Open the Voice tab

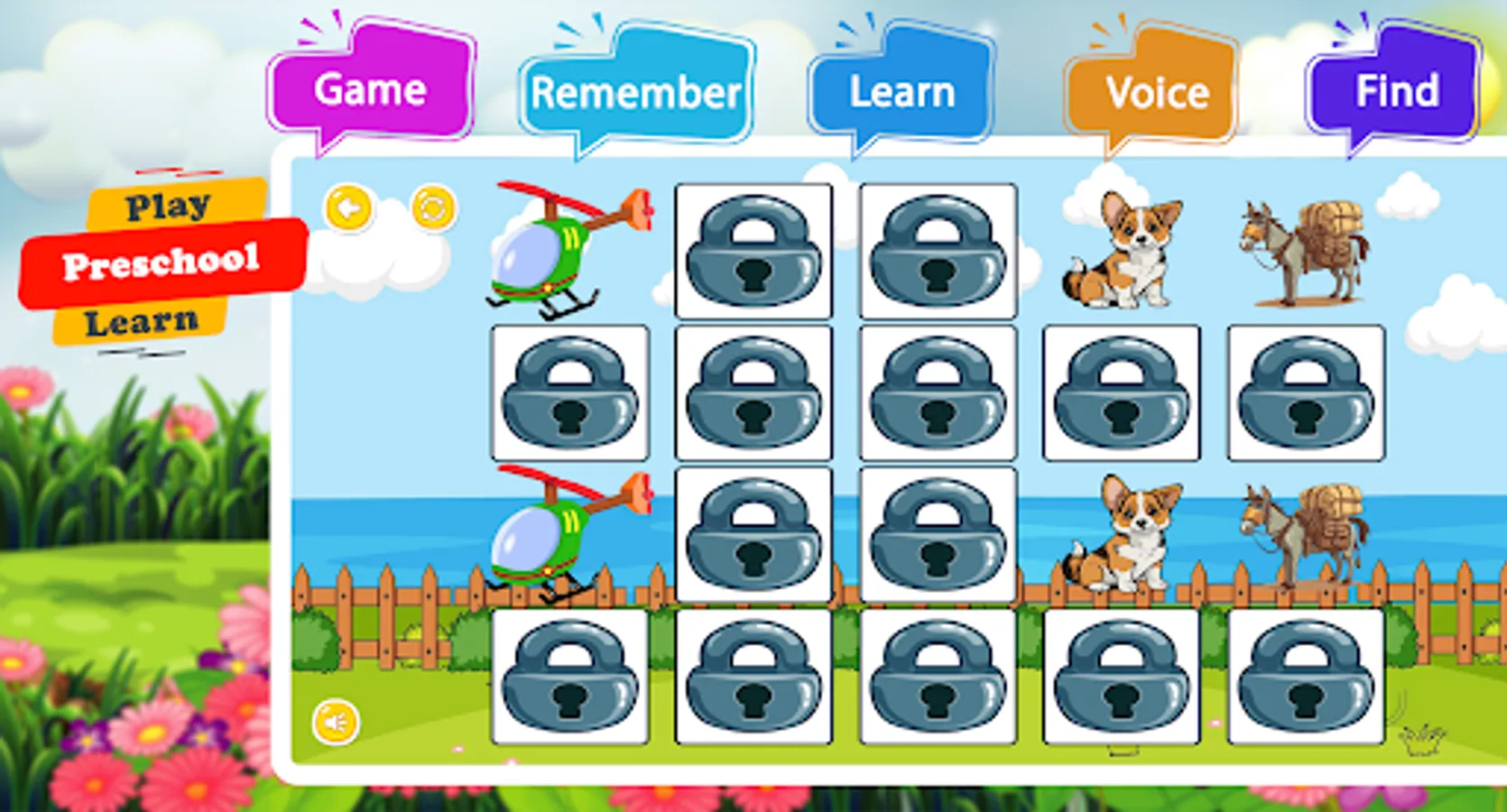click(1158, 90)
